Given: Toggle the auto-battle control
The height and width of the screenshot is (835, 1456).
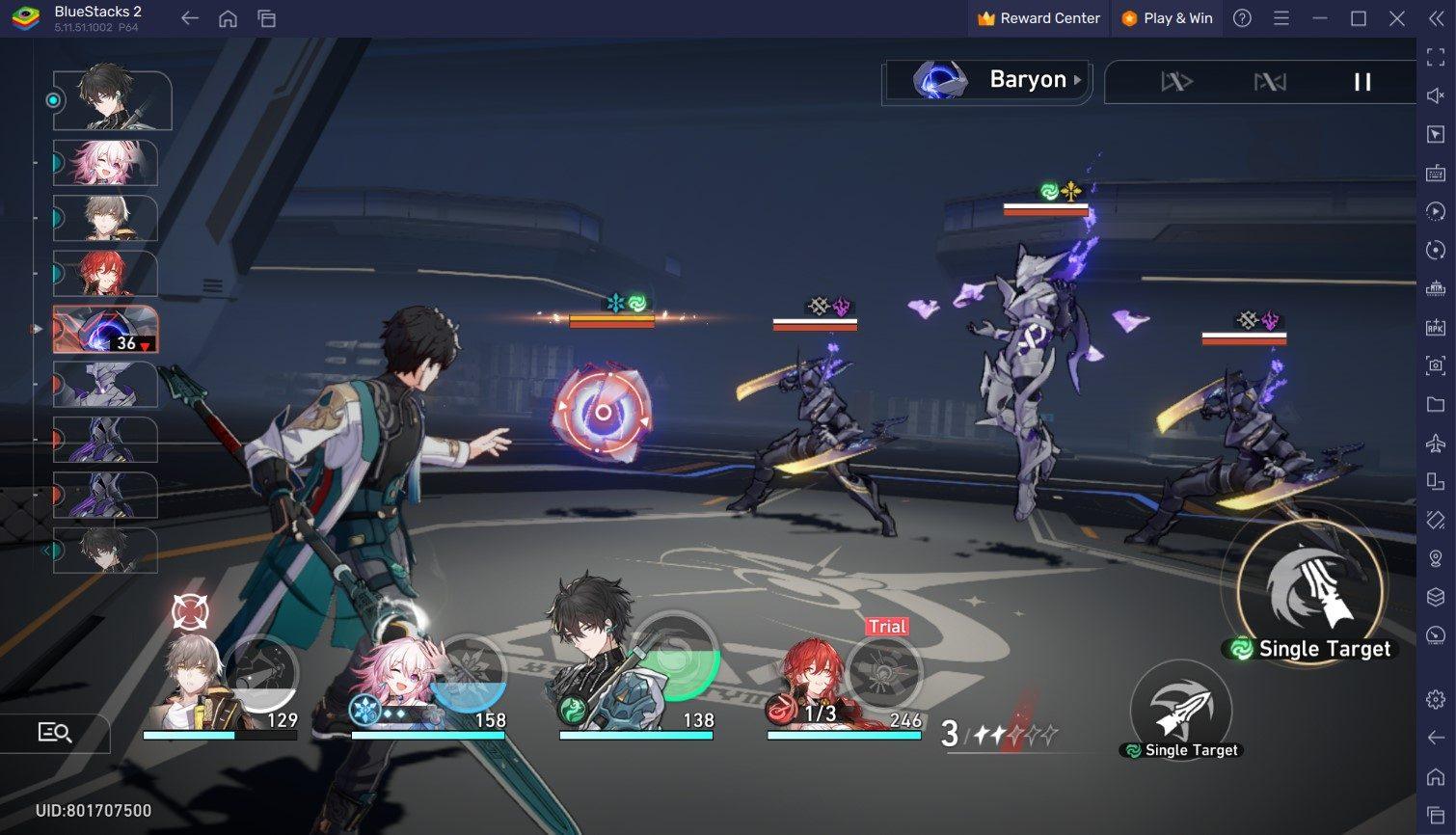Looking at the screenshot, I should point(1269,82).
